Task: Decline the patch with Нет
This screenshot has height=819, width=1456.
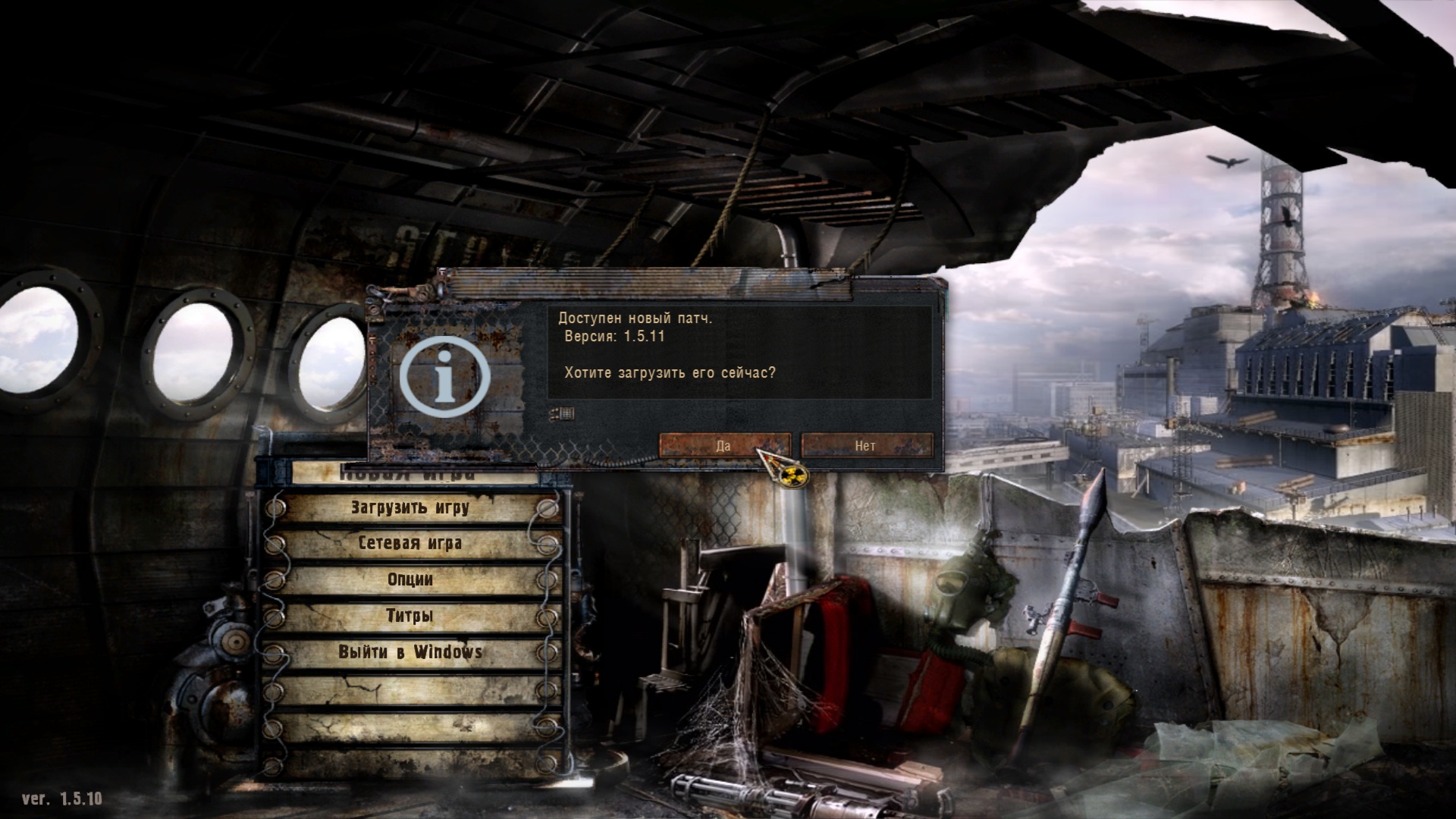Action: 866,446
